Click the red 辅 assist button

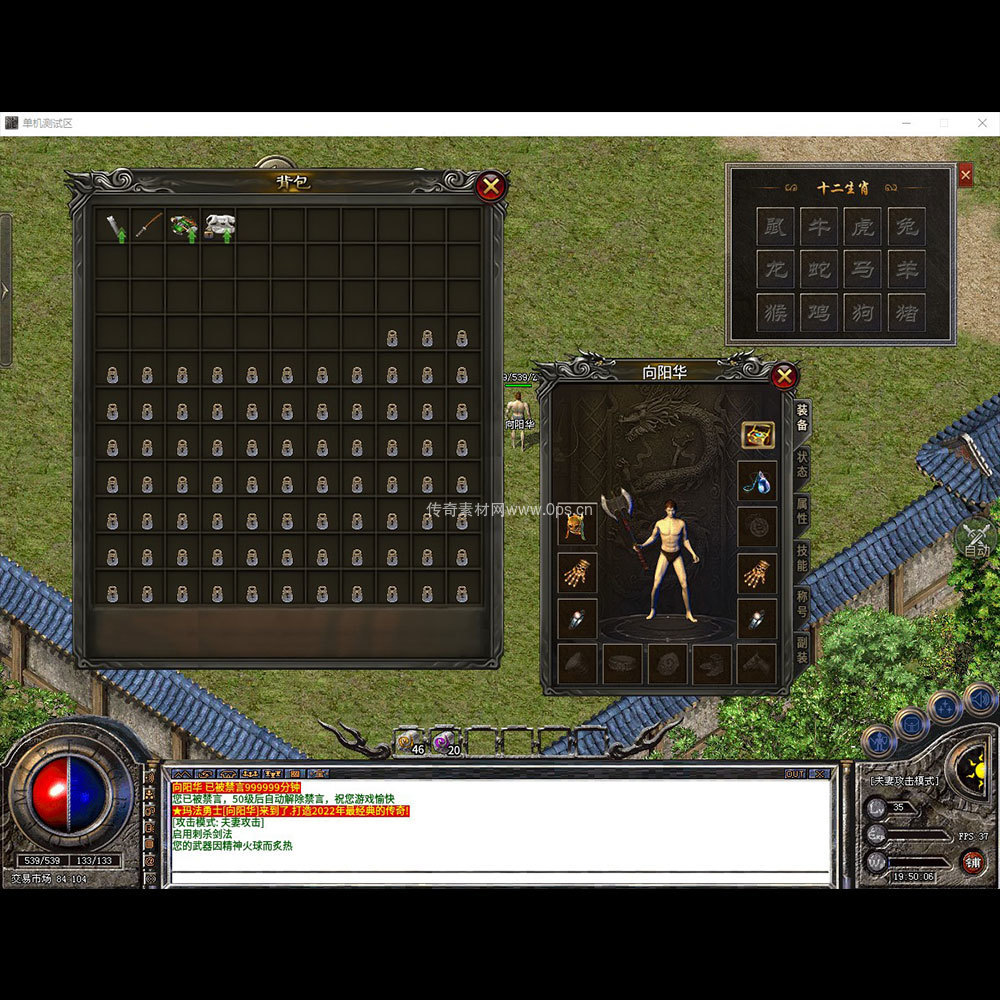971,861
